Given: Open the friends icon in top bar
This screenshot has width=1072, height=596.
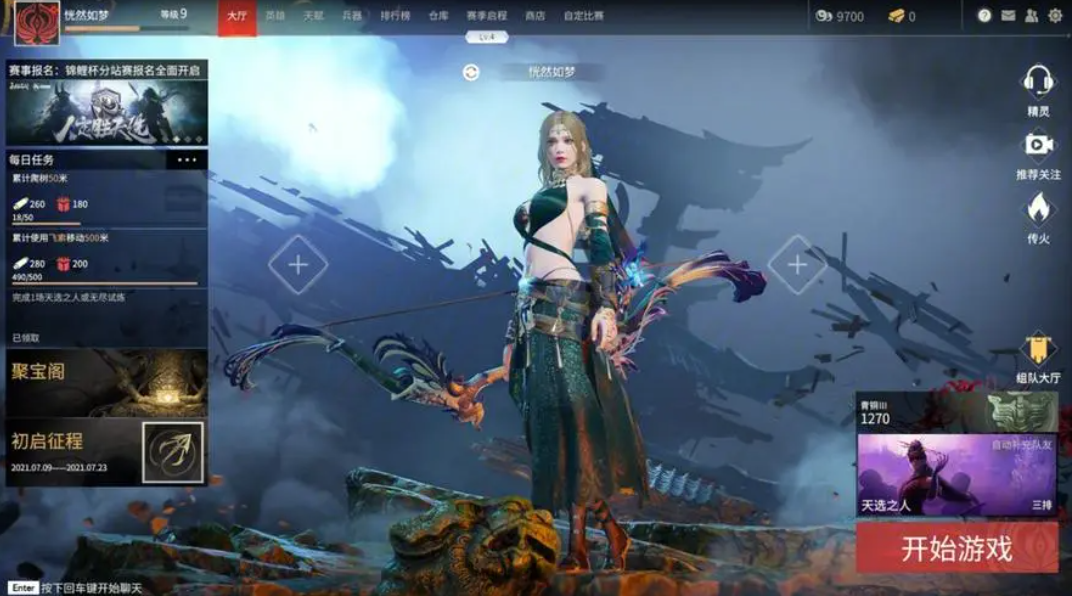Looking at the screenshot, I should [x=1031, y=16].
